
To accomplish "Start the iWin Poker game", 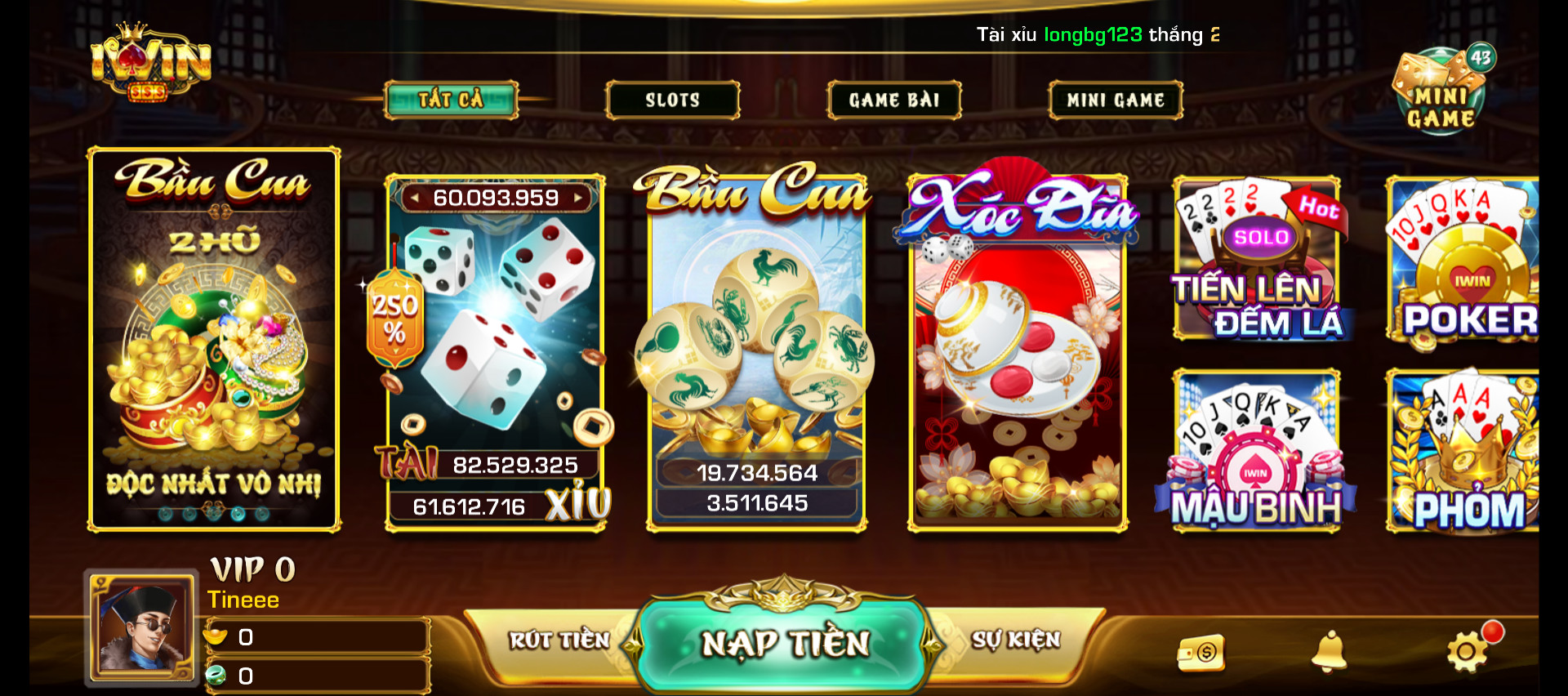I will click(1463, 260).
